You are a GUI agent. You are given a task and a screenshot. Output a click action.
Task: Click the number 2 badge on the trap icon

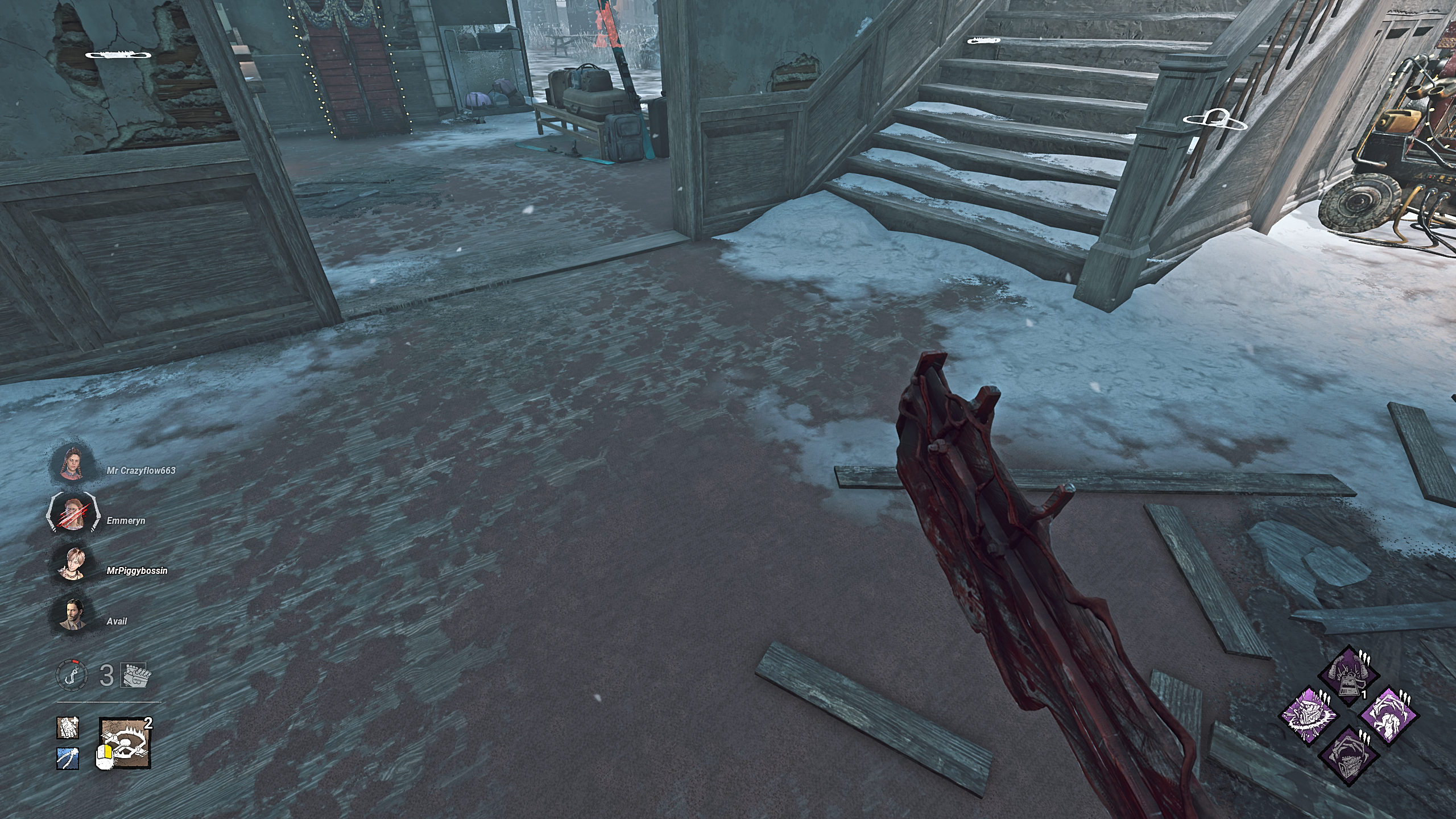click(148, 723)
